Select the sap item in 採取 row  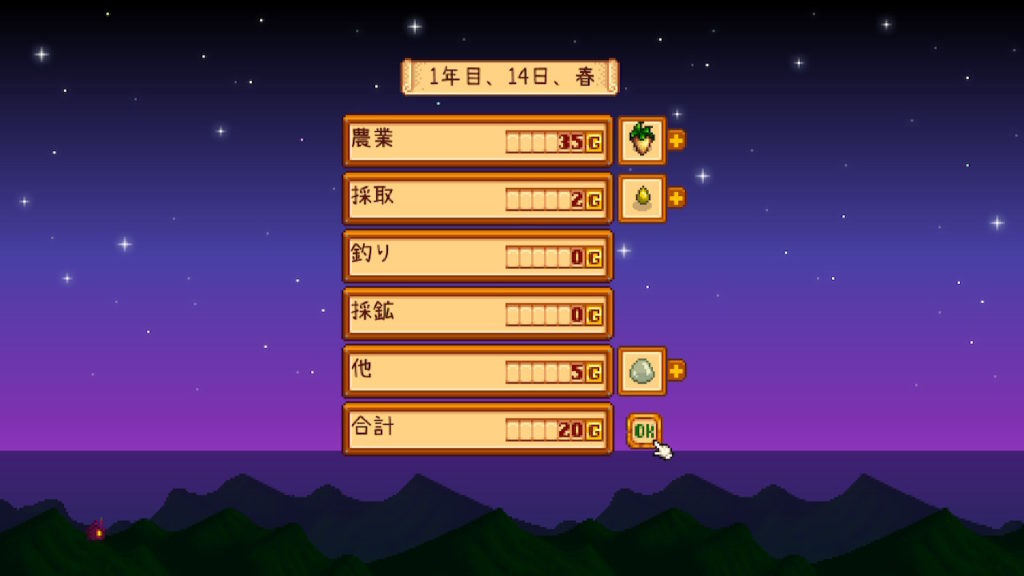click(641, 198)
